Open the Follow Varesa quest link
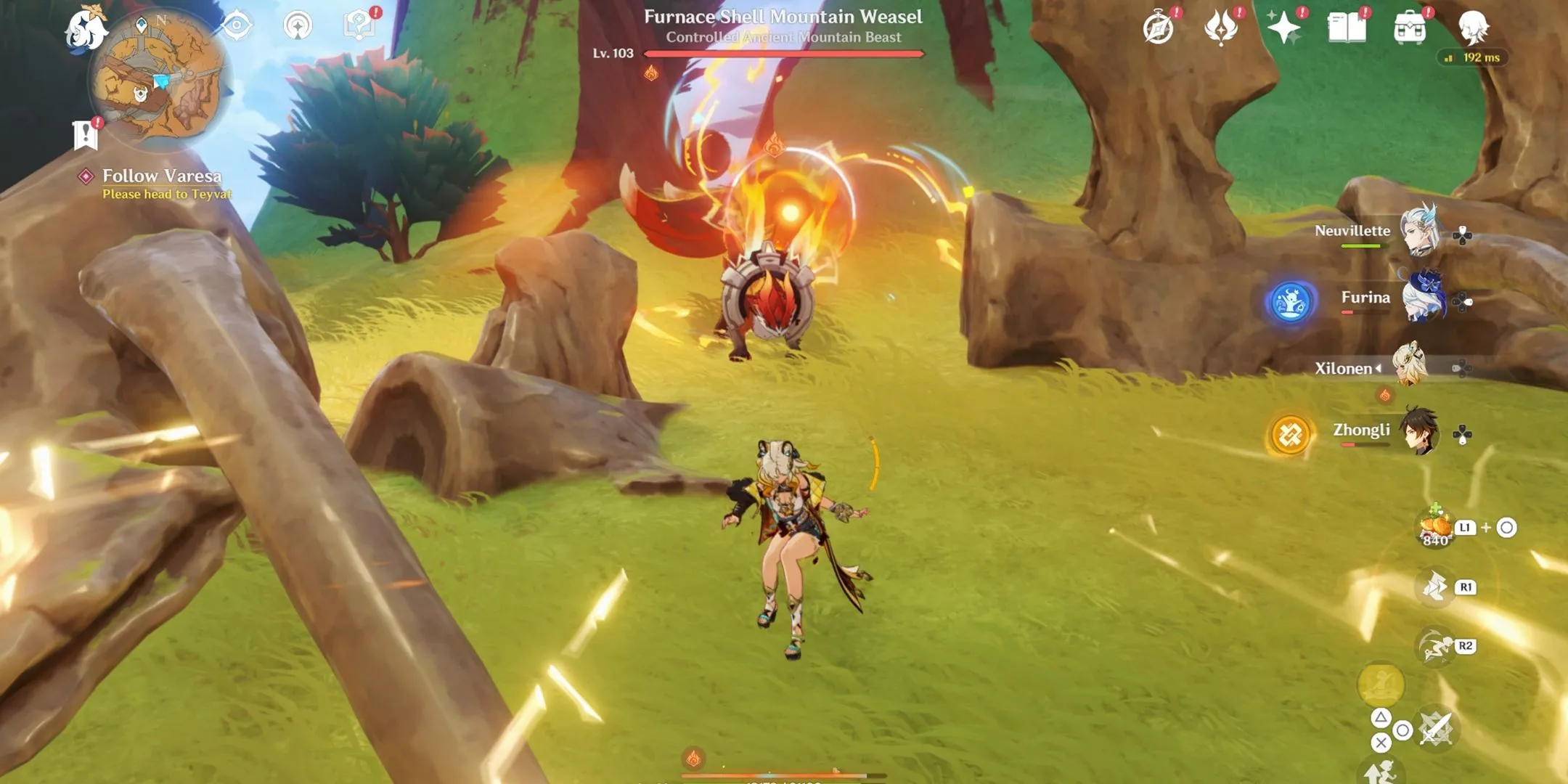 (161, 176)
